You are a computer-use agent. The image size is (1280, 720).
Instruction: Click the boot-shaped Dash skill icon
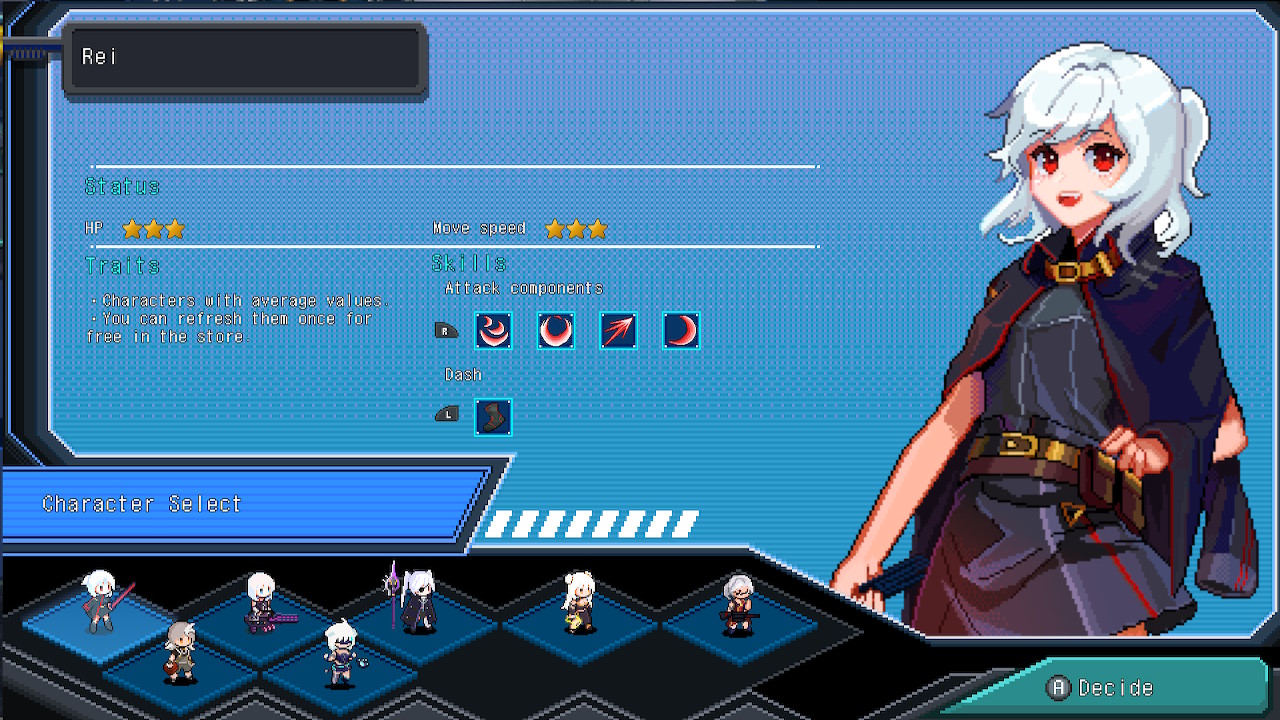tap(493, 418)
